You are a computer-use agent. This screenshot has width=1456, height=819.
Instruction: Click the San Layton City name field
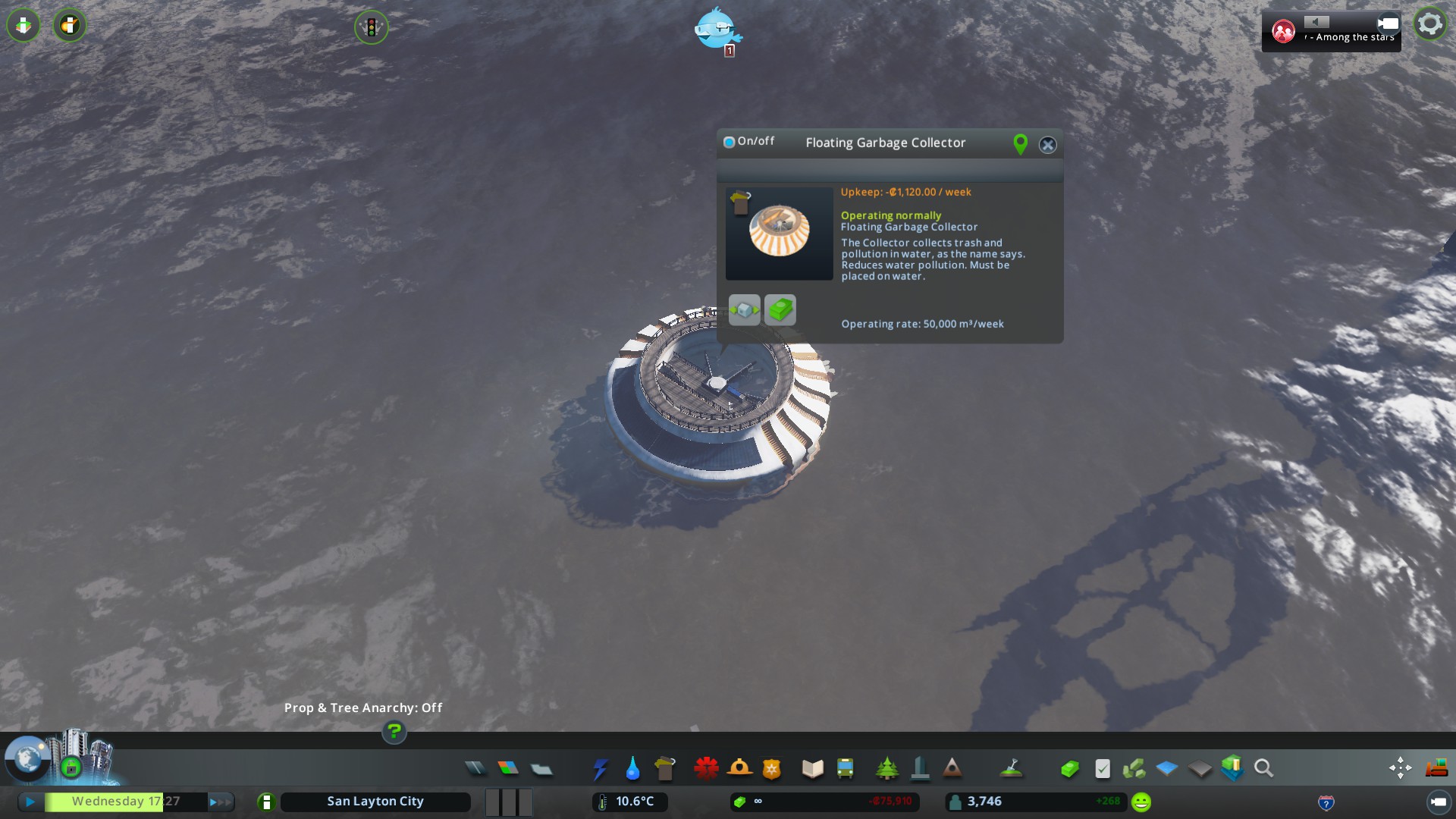coord(375,802)
